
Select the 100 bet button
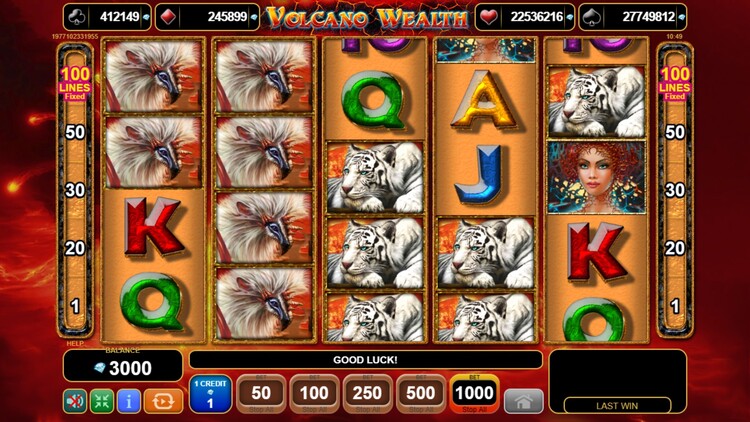[315, 394]
